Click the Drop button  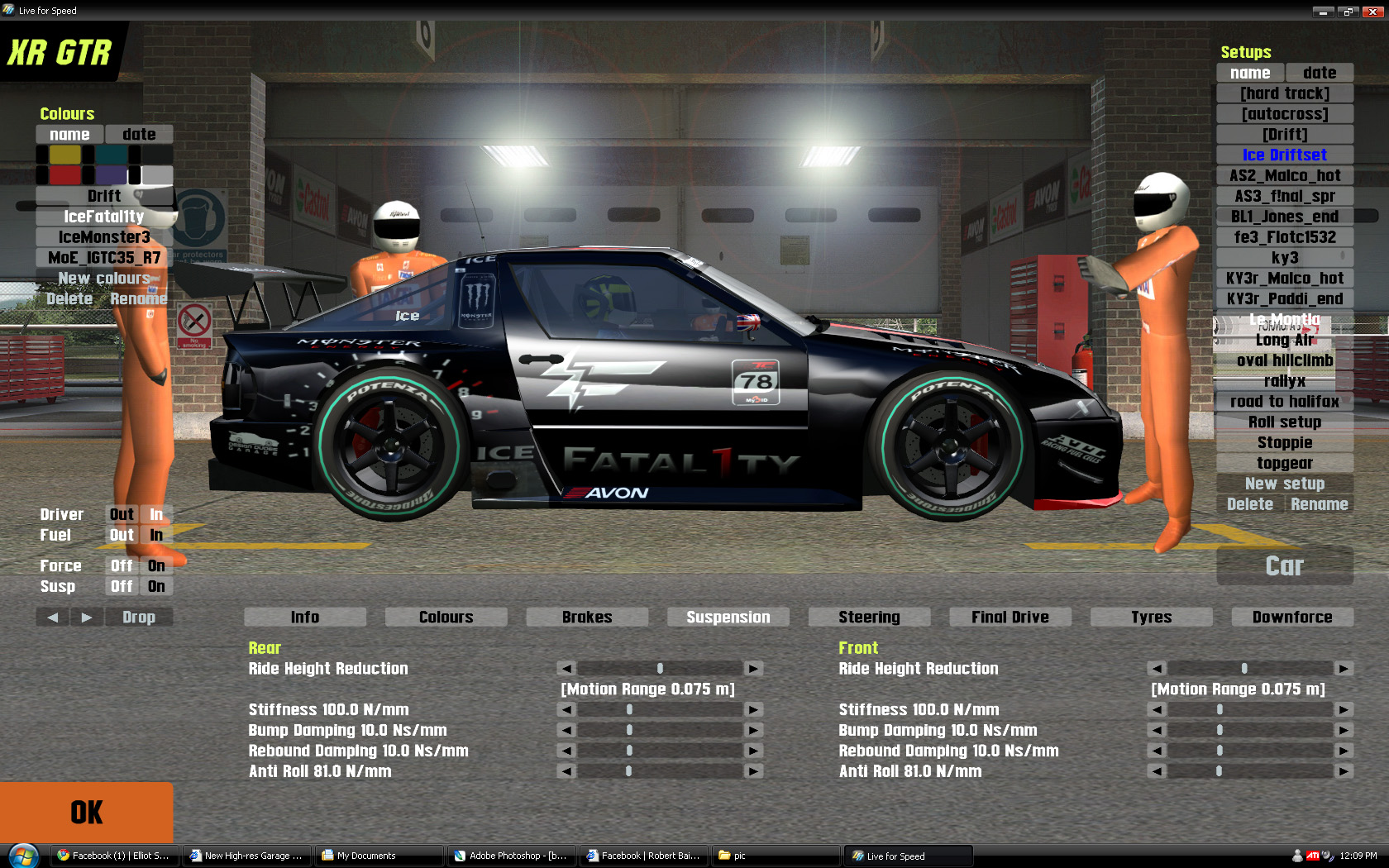click(x=139, y=617)
